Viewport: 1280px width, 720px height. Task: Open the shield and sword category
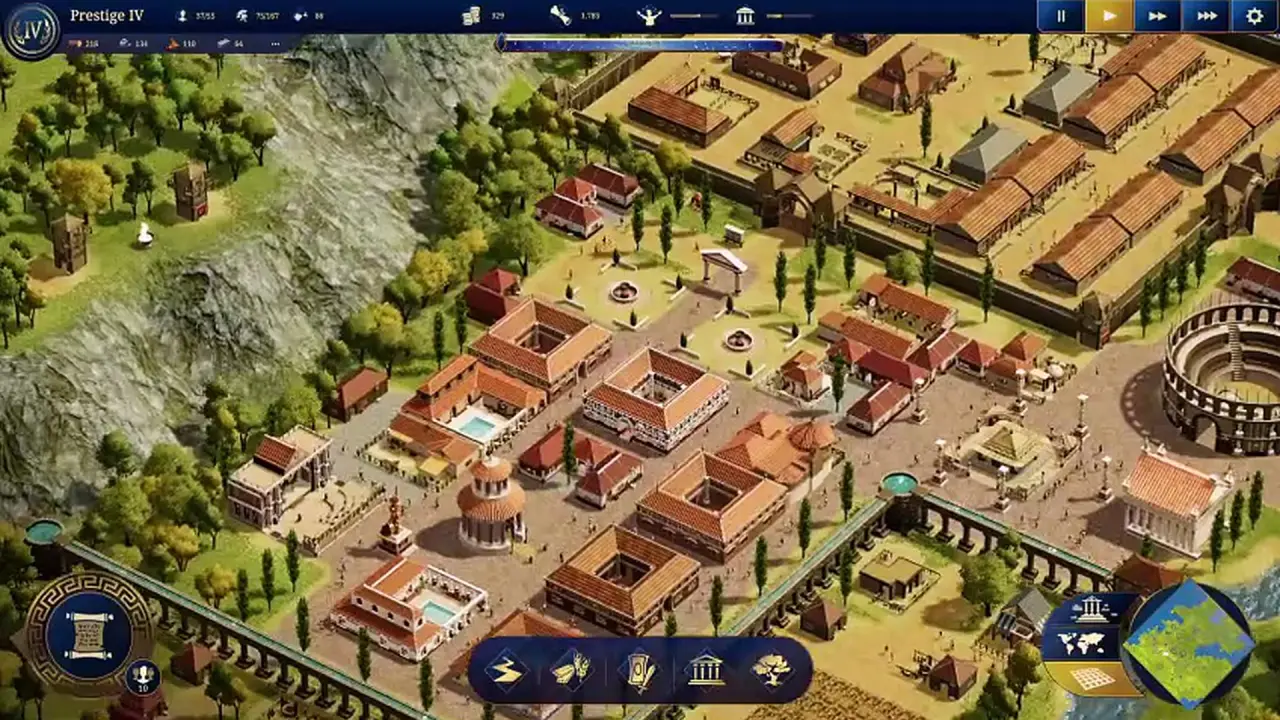tap(640, 670)
